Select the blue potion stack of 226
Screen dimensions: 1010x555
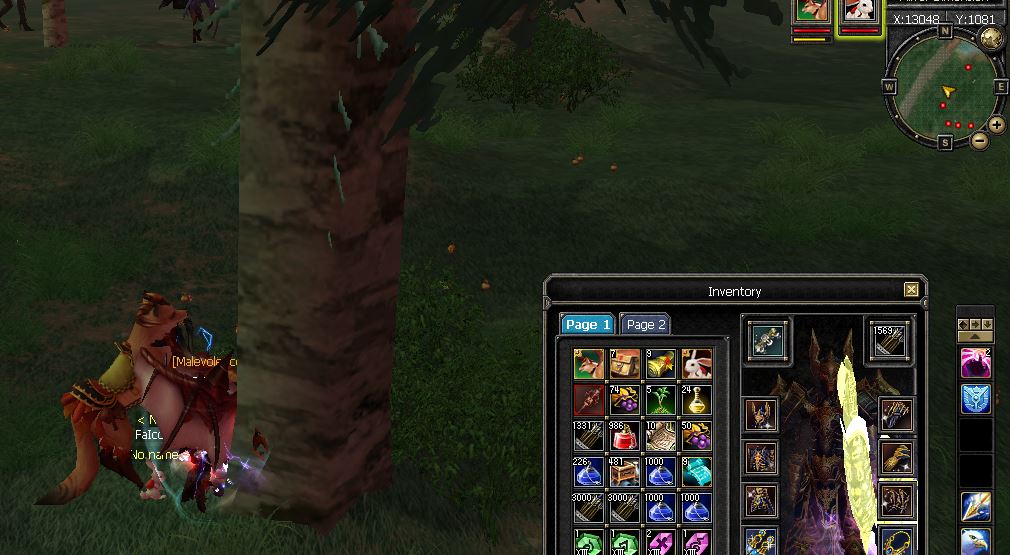click(x=589, y=472)
